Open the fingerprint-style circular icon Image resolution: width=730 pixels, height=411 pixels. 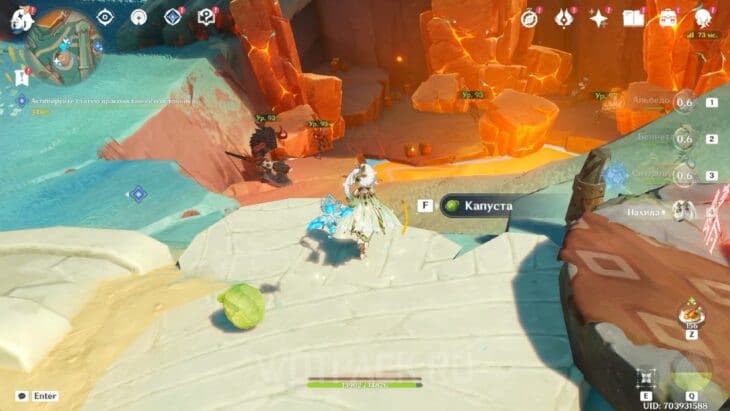coord(139,17)
